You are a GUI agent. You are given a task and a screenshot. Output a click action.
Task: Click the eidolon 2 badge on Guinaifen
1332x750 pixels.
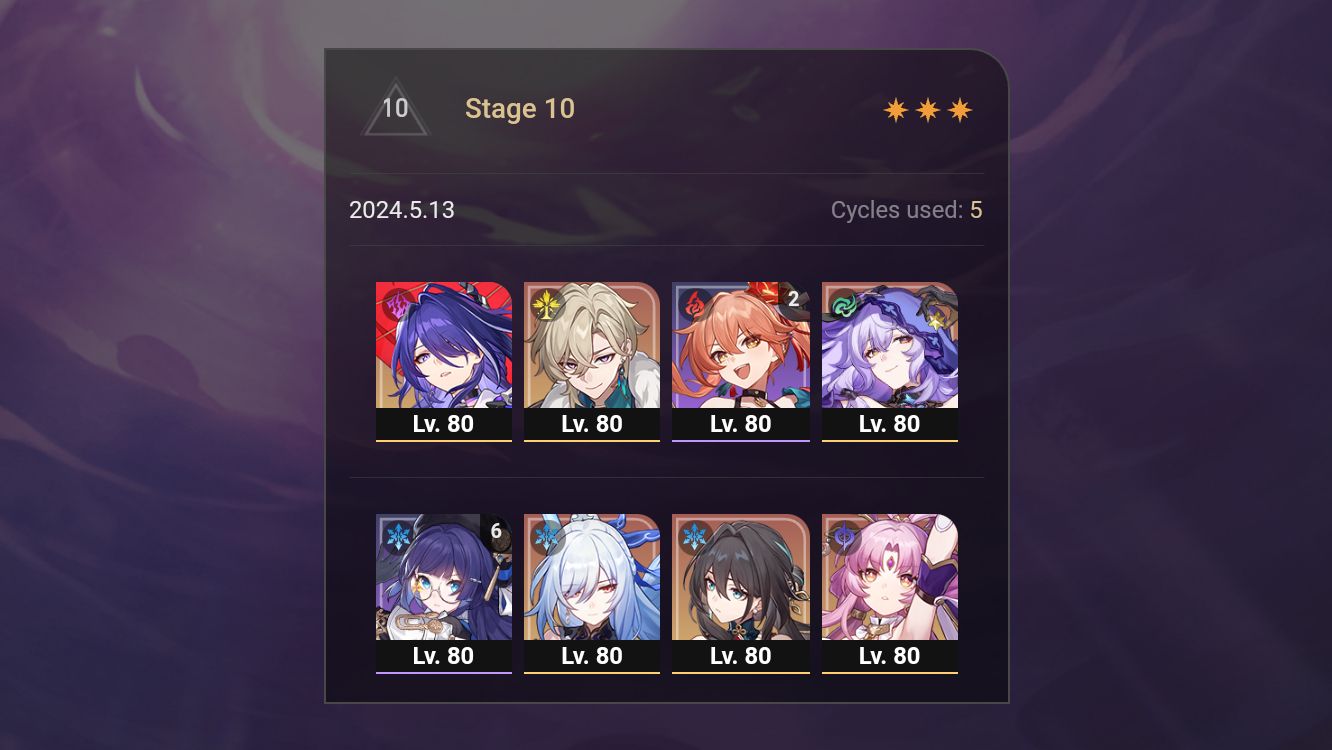click(x=792, y=298)
